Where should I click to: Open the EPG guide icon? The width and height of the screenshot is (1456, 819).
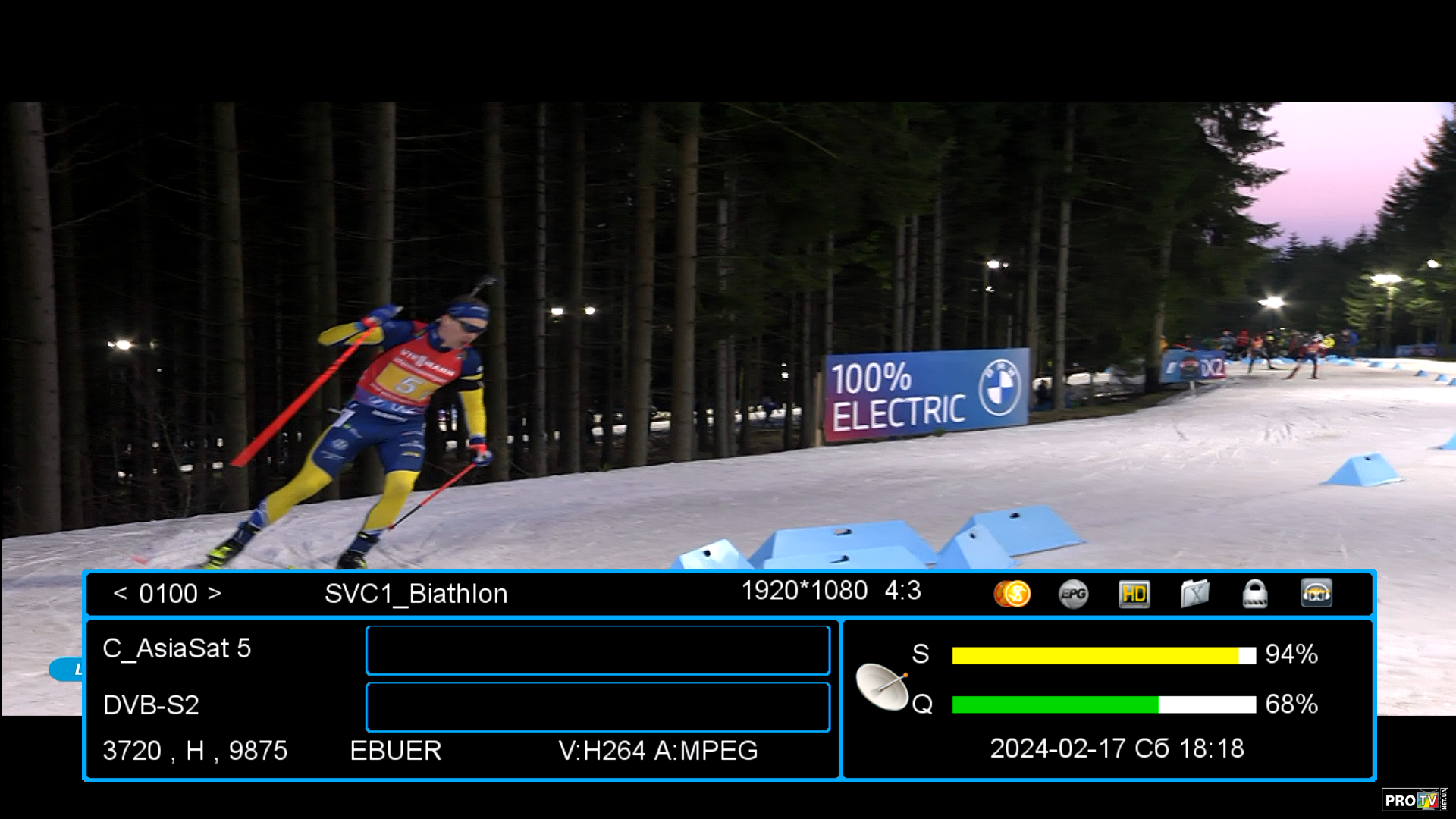pos(1073,594)
